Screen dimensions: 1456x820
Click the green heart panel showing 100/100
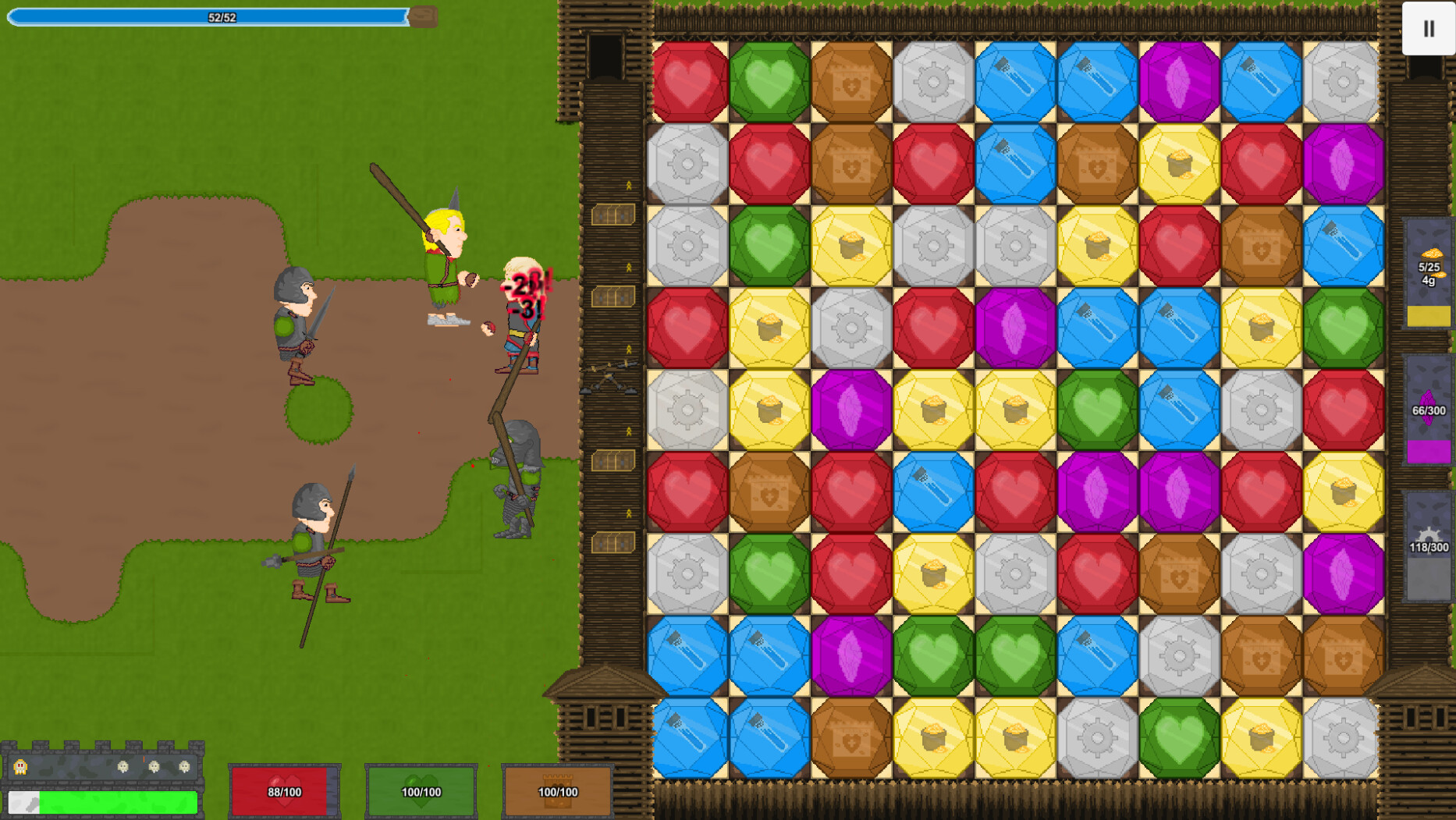pos(420,790)
